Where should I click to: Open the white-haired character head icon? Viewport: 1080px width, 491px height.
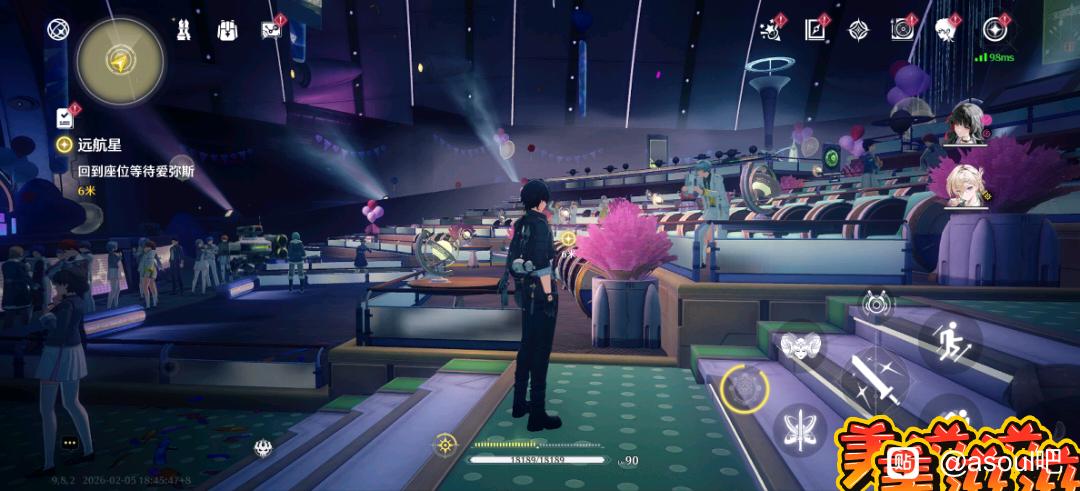(x=946, y=30)
